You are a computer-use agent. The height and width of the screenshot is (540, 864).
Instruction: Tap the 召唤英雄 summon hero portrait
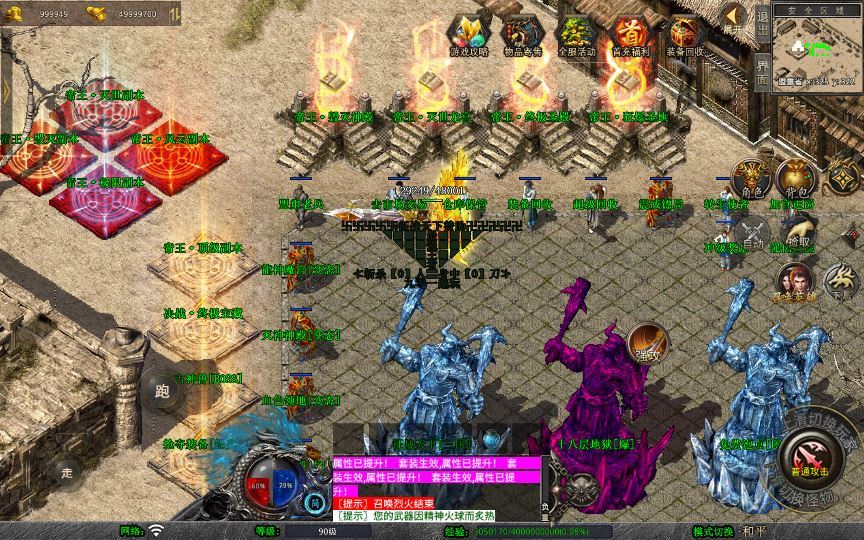794,281
